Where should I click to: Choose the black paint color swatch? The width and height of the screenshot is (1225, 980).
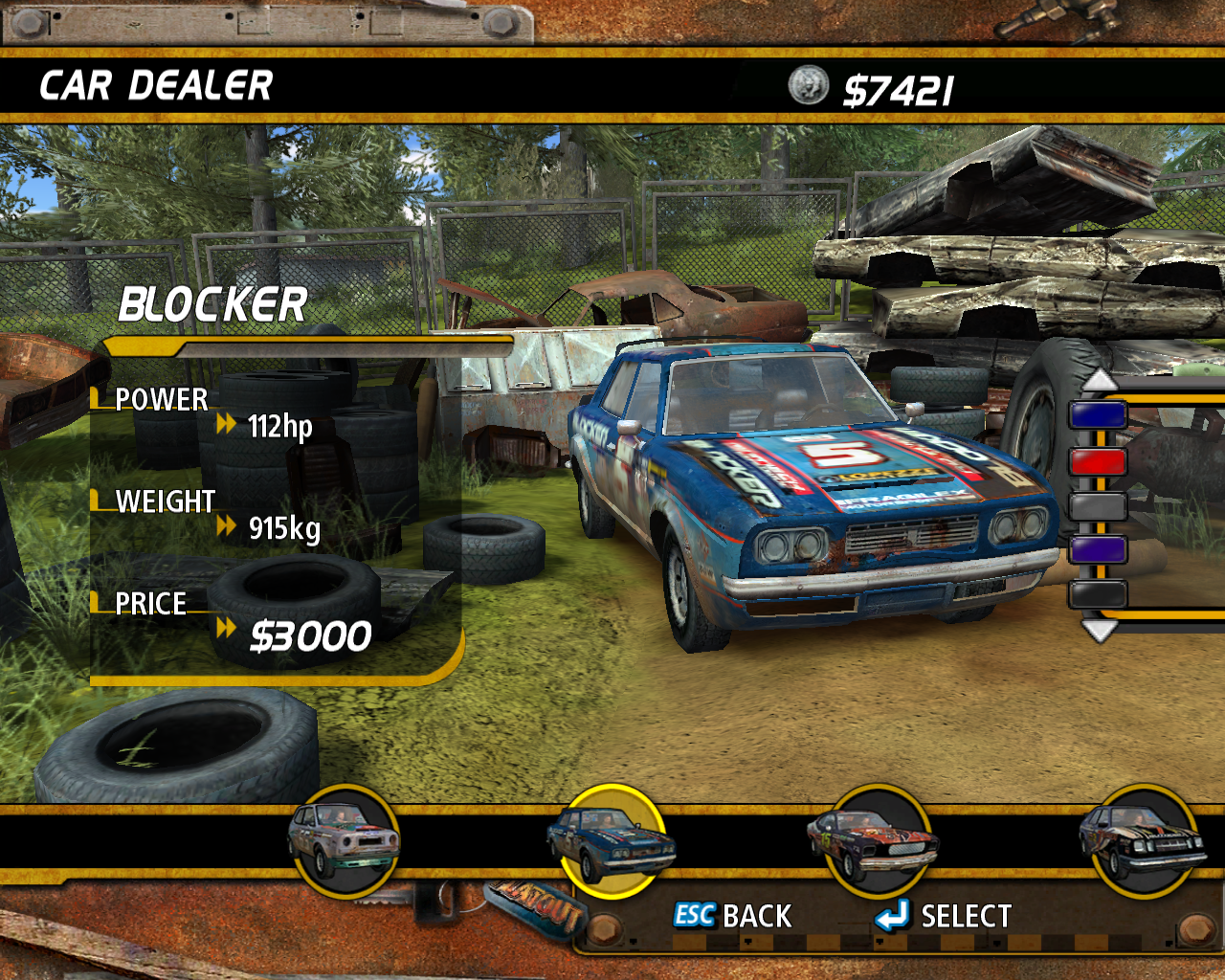click(1098, 594)
